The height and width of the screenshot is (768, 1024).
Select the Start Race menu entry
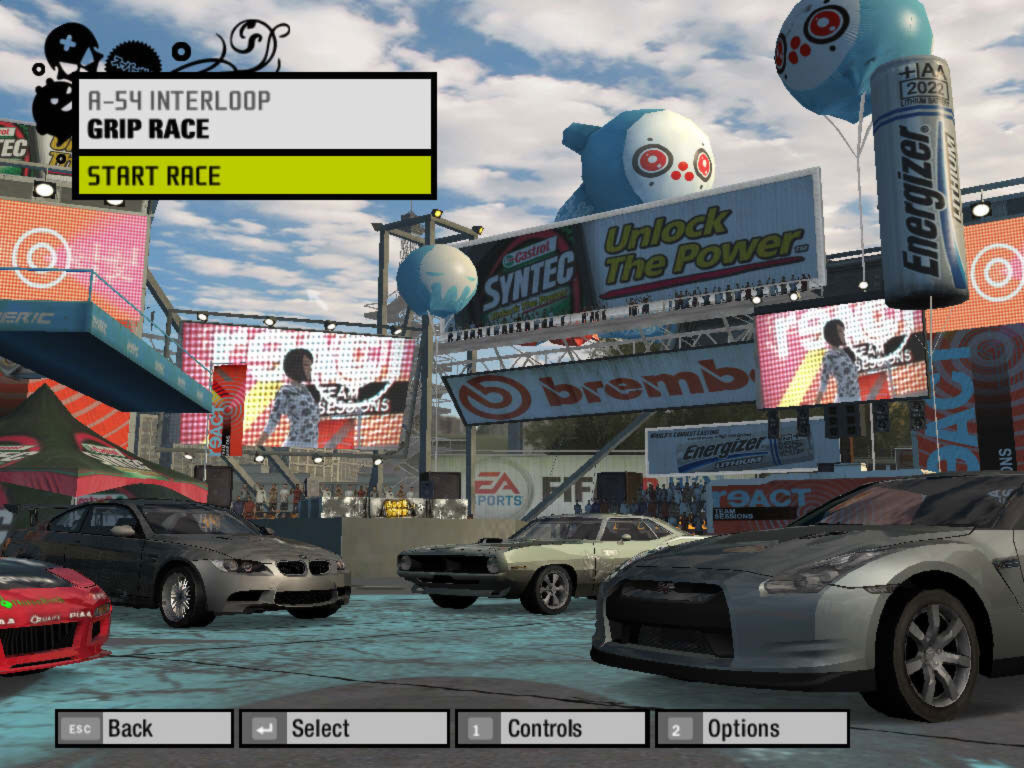pos(255,176)
